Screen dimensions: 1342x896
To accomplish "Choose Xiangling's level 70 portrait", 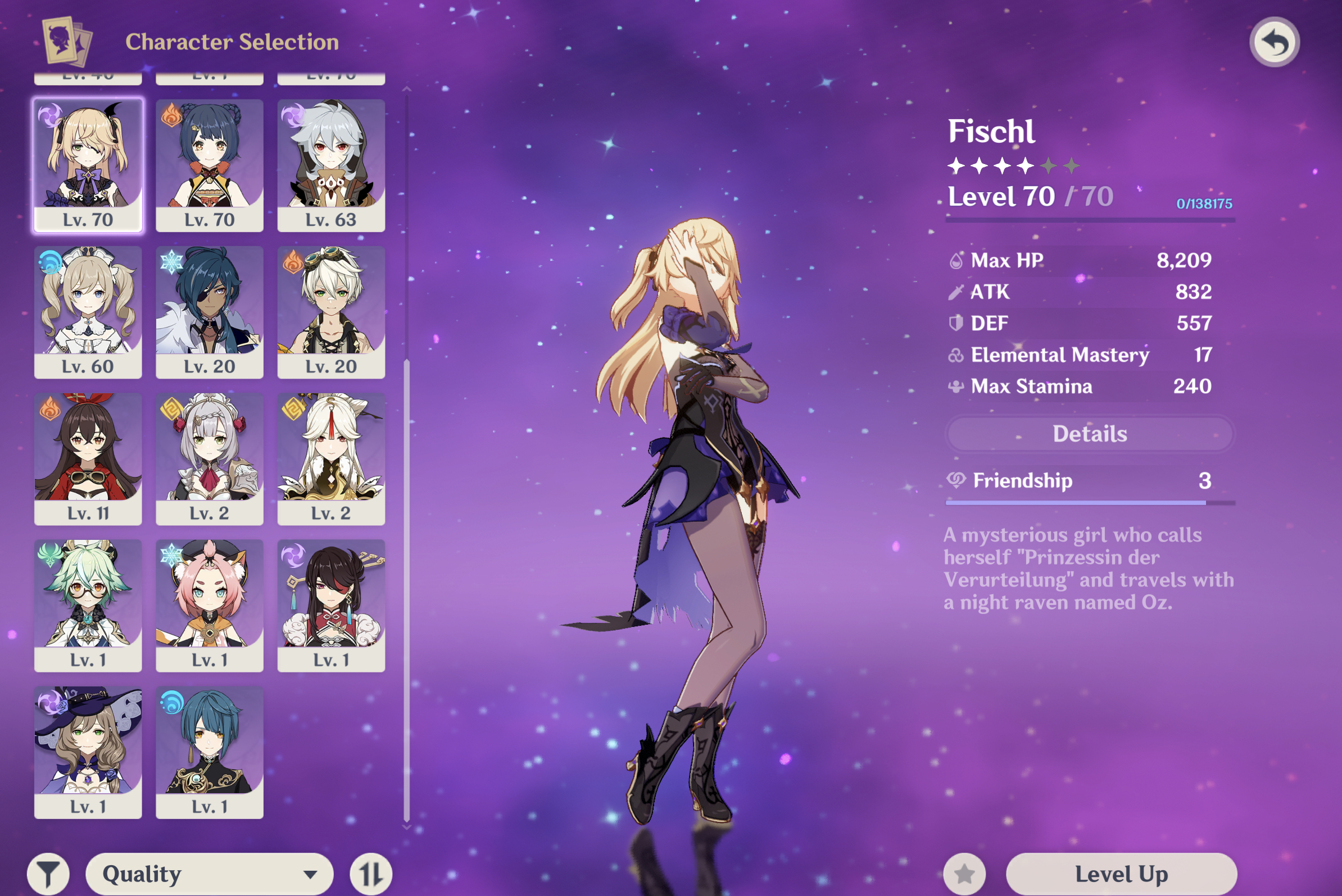I will coord(209,165).
